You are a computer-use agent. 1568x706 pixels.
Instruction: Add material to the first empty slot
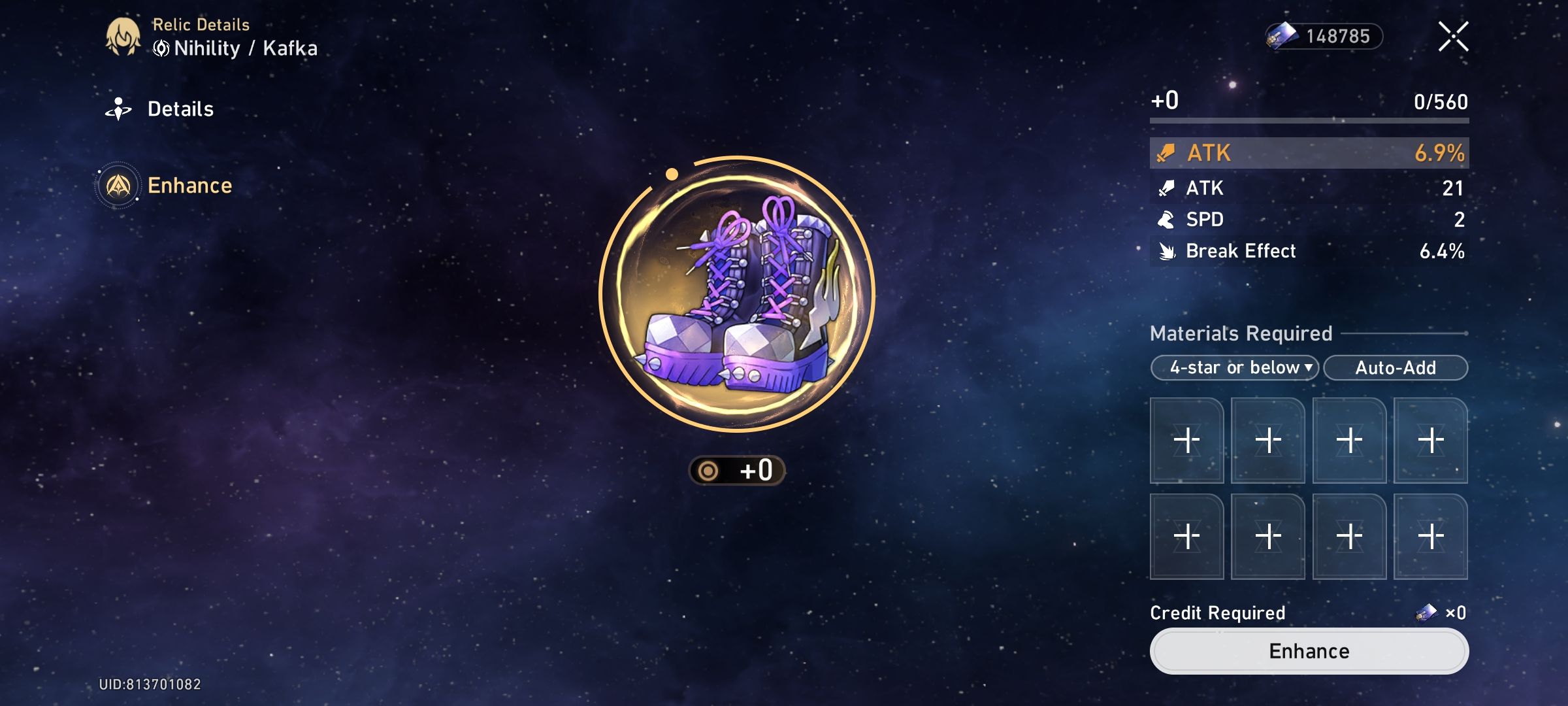pos(1186,439)
